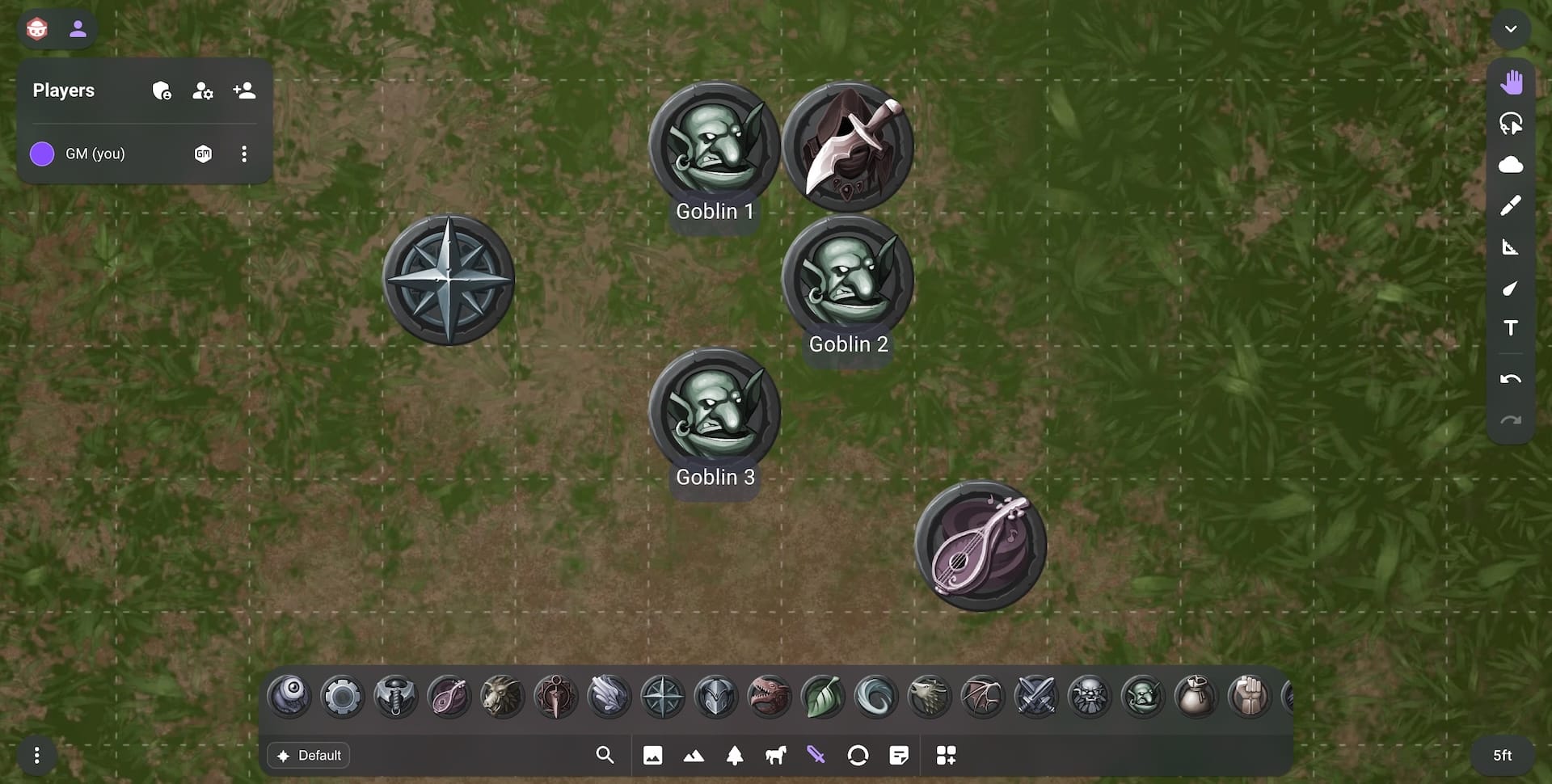Open the three-dot menu at bottom left

click(x=36, y=755)
